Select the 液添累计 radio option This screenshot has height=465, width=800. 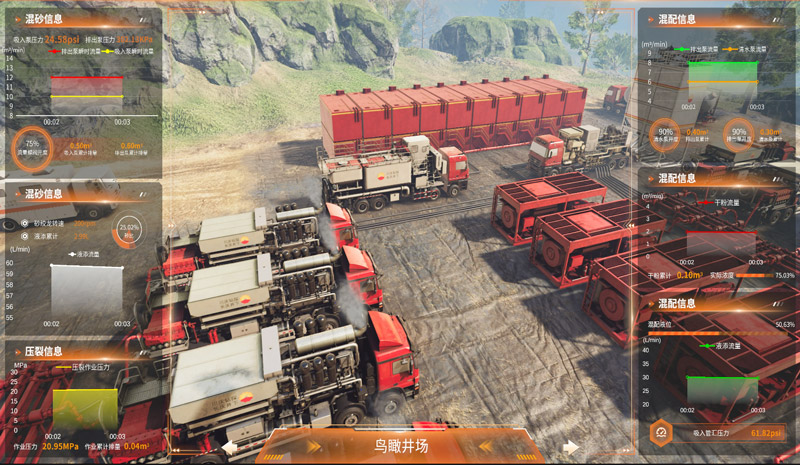(24, 237)
